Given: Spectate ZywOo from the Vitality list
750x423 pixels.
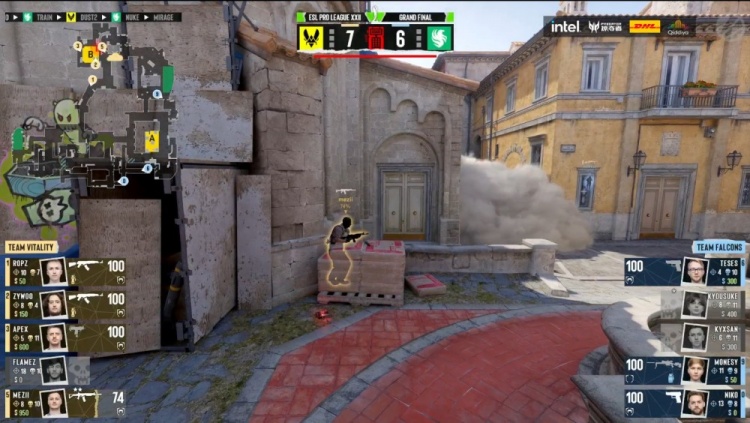Looking at the screenshot, I should [x=66, y=304].
